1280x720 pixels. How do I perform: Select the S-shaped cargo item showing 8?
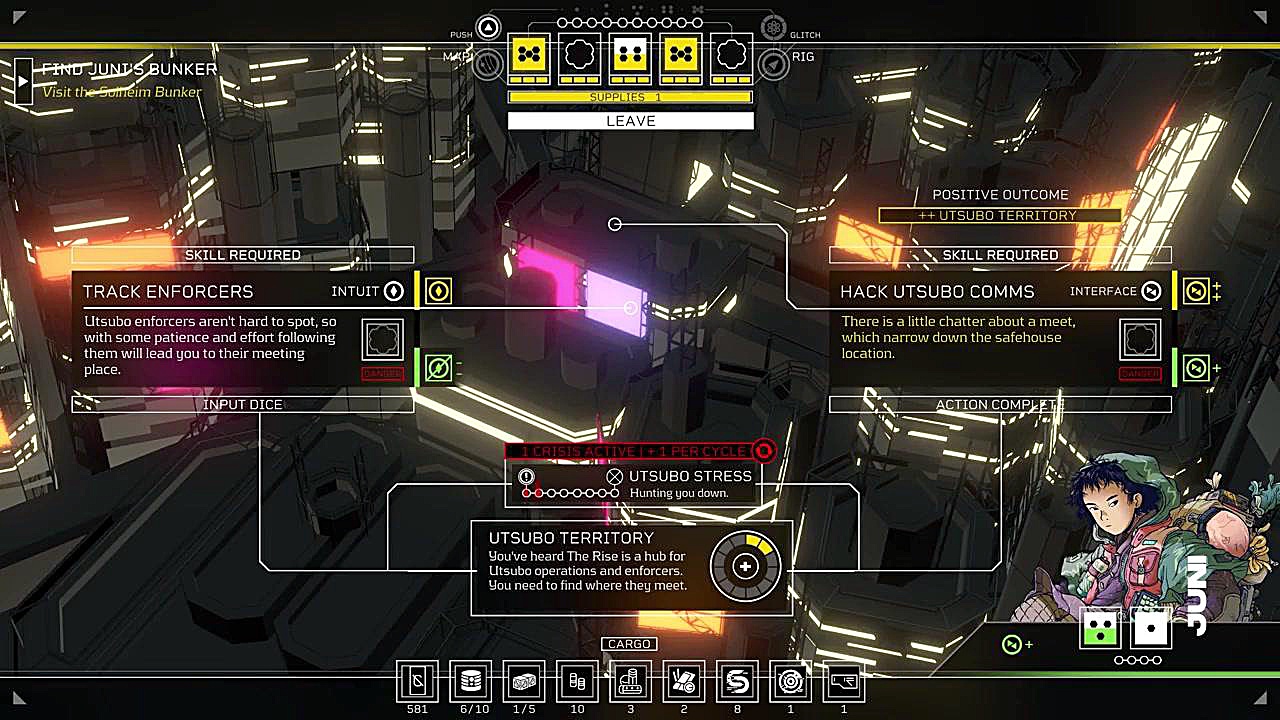(x=737, y=682)
